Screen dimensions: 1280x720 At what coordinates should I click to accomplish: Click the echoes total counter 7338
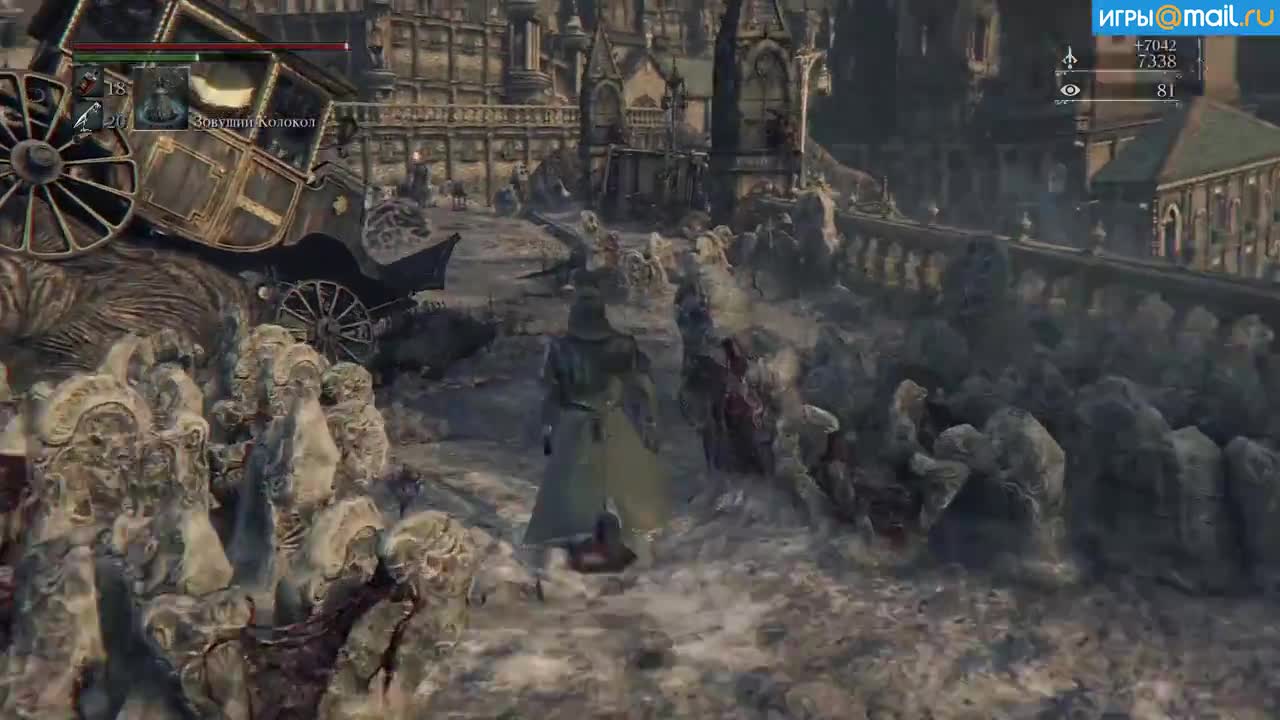pos(1158,61)
